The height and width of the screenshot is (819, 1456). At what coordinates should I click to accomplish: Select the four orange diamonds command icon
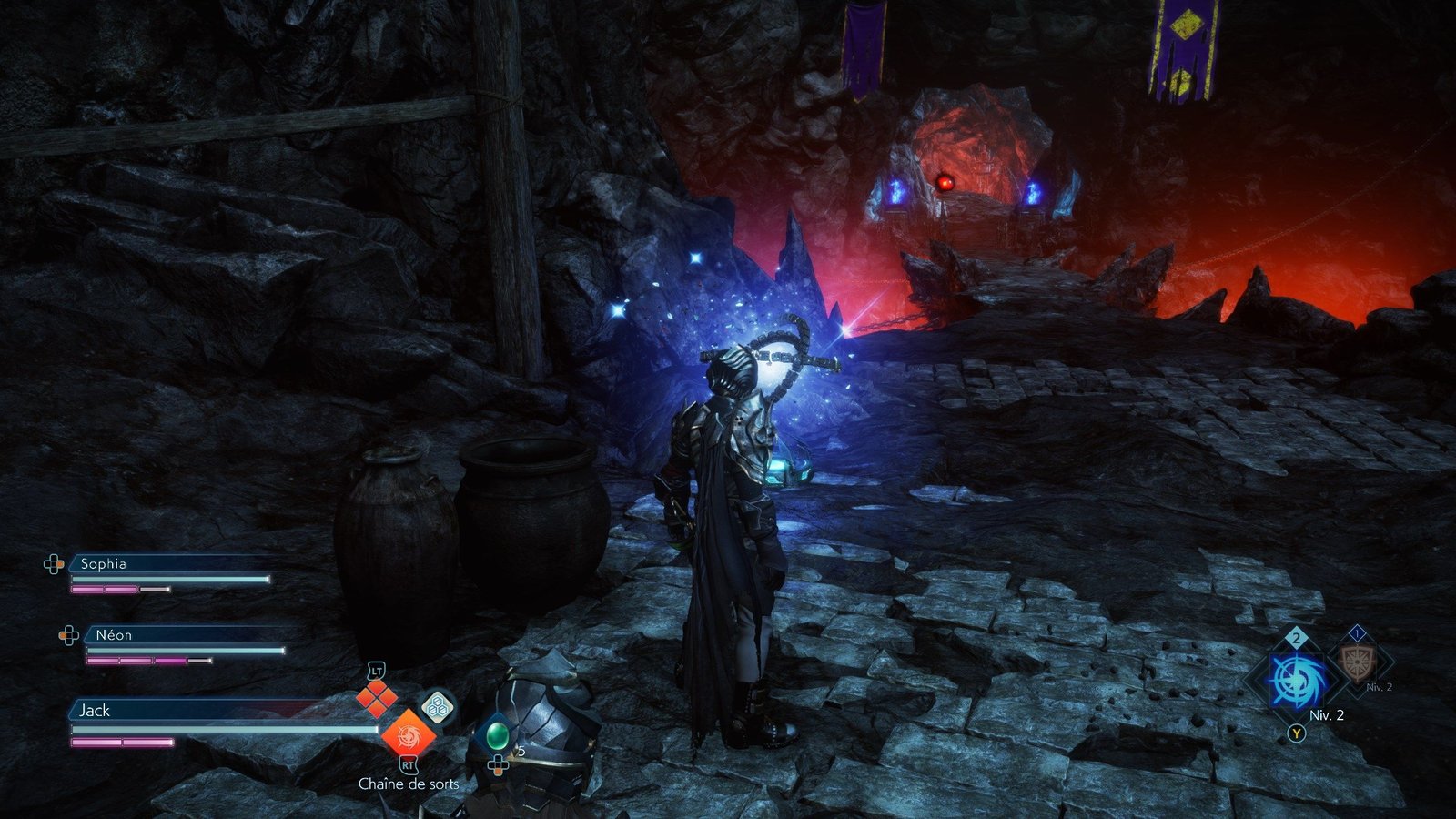pyautogui.click(x=376, y=698)
